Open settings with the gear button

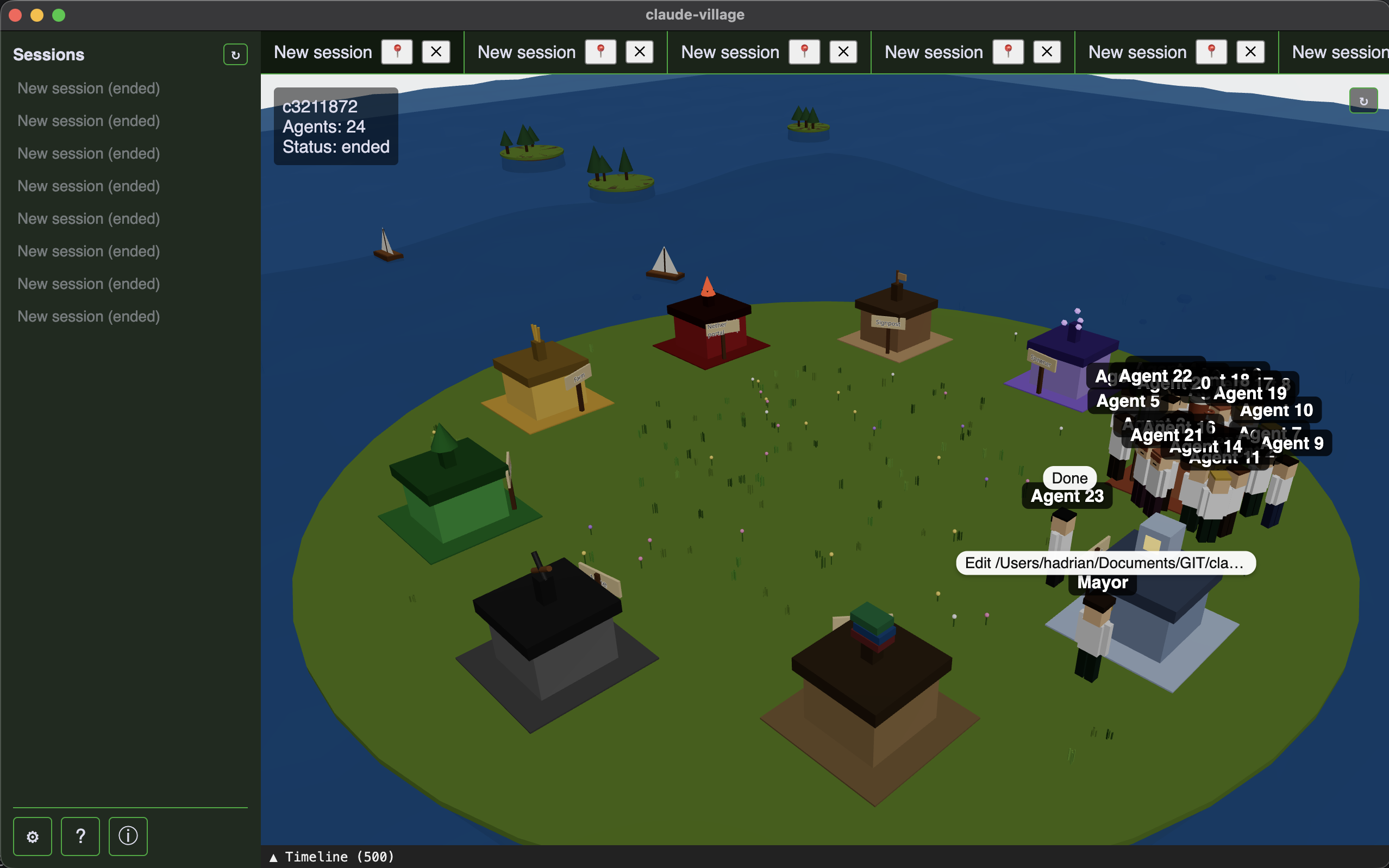pos(33,836)
